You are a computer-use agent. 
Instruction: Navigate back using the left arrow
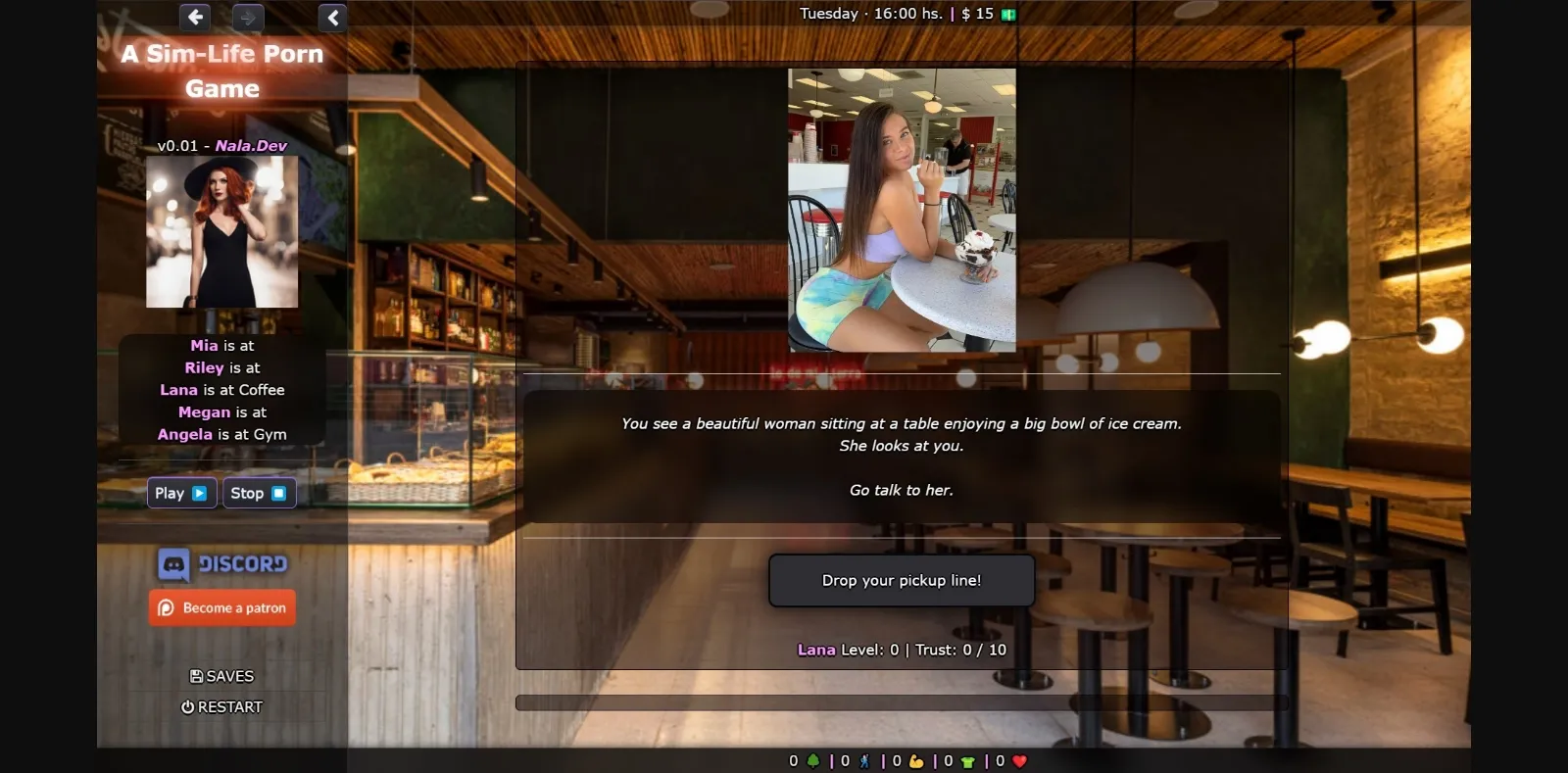[193, 18]
